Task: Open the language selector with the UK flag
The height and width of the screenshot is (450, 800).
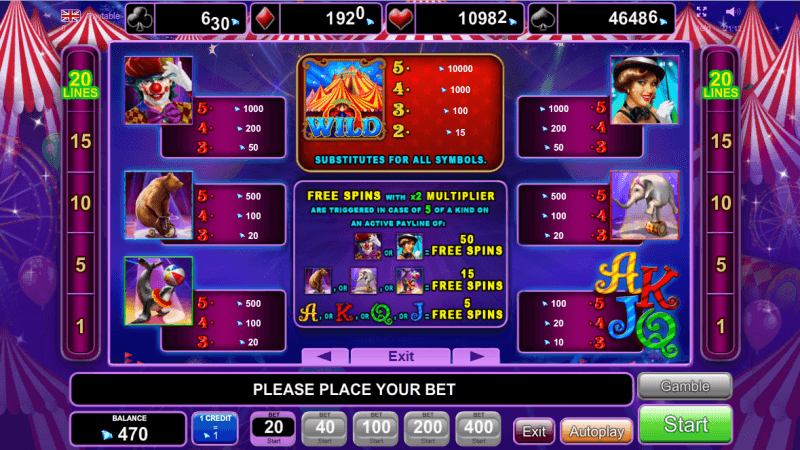Action: tap(71, 15)
